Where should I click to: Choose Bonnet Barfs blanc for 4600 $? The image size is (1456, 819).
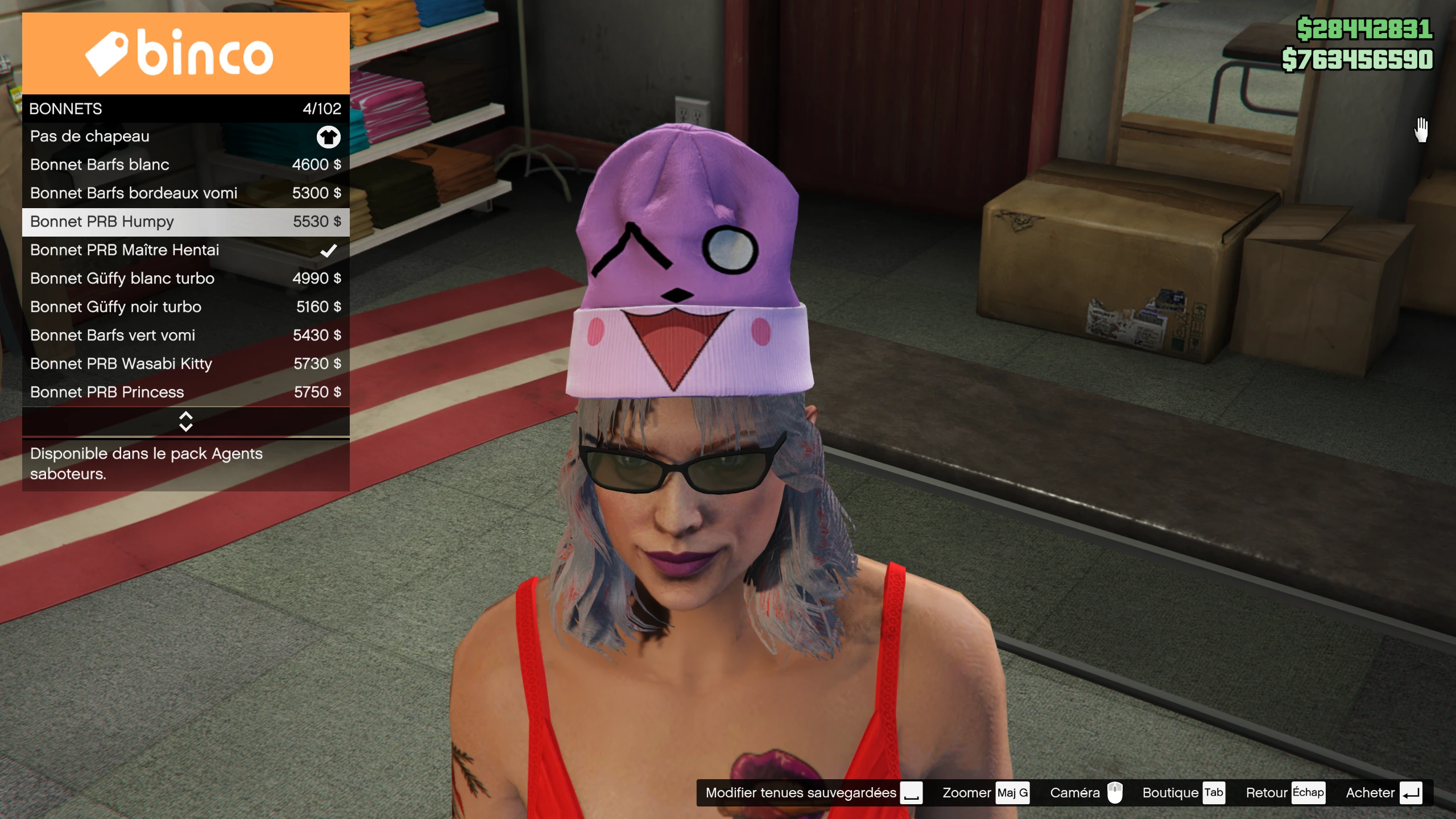tap(185, 165)
